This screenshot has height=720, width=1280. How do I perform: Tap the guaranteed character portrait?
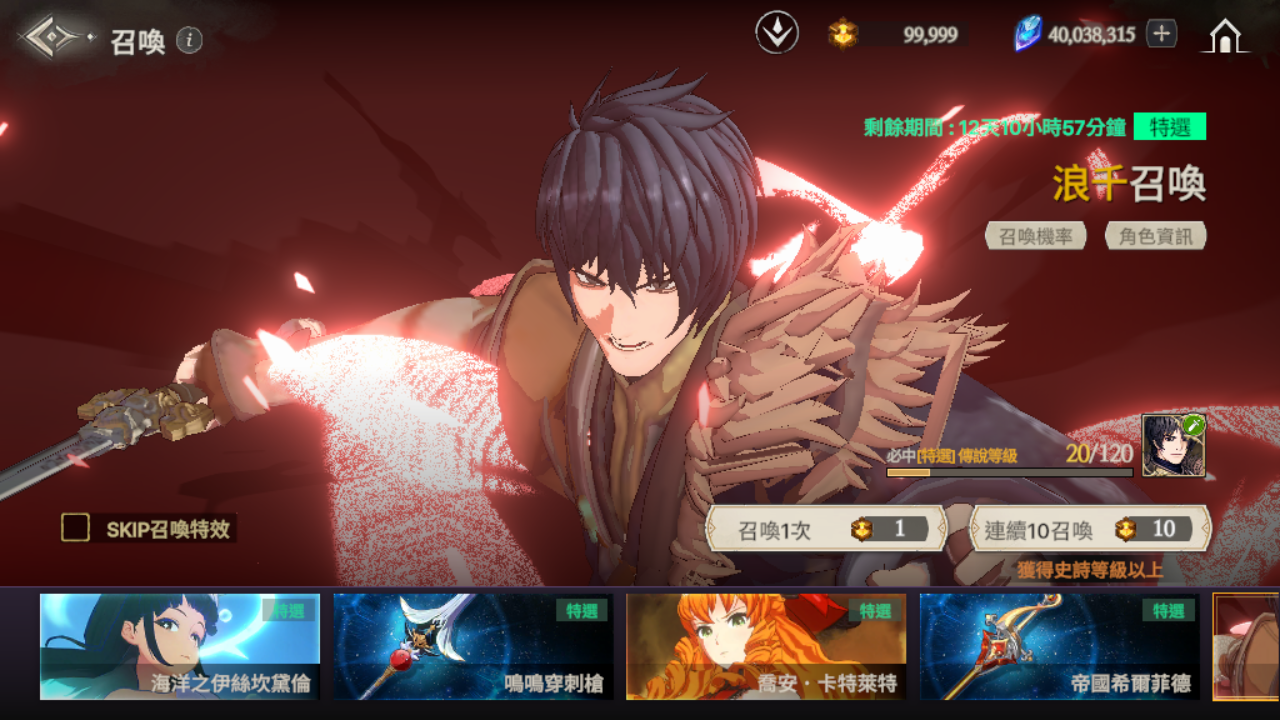[1173, 446]
